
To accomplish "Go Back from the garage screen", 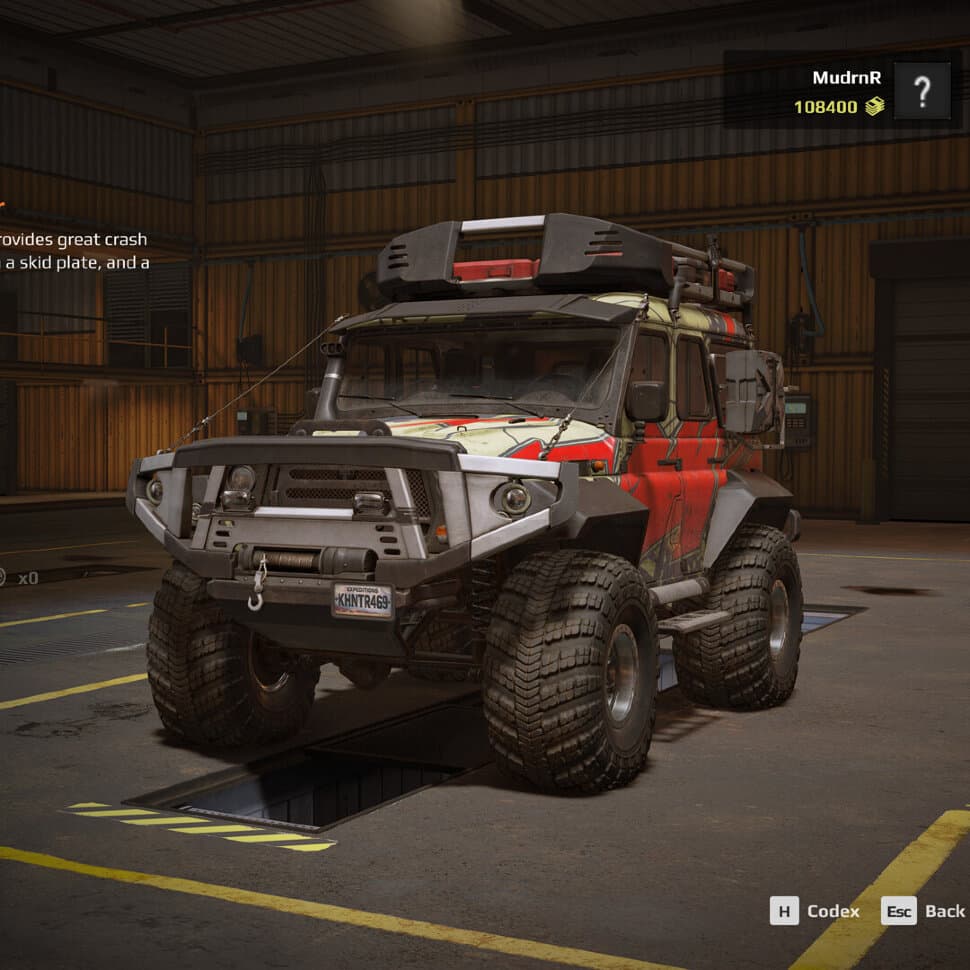I will click(924, 910).
